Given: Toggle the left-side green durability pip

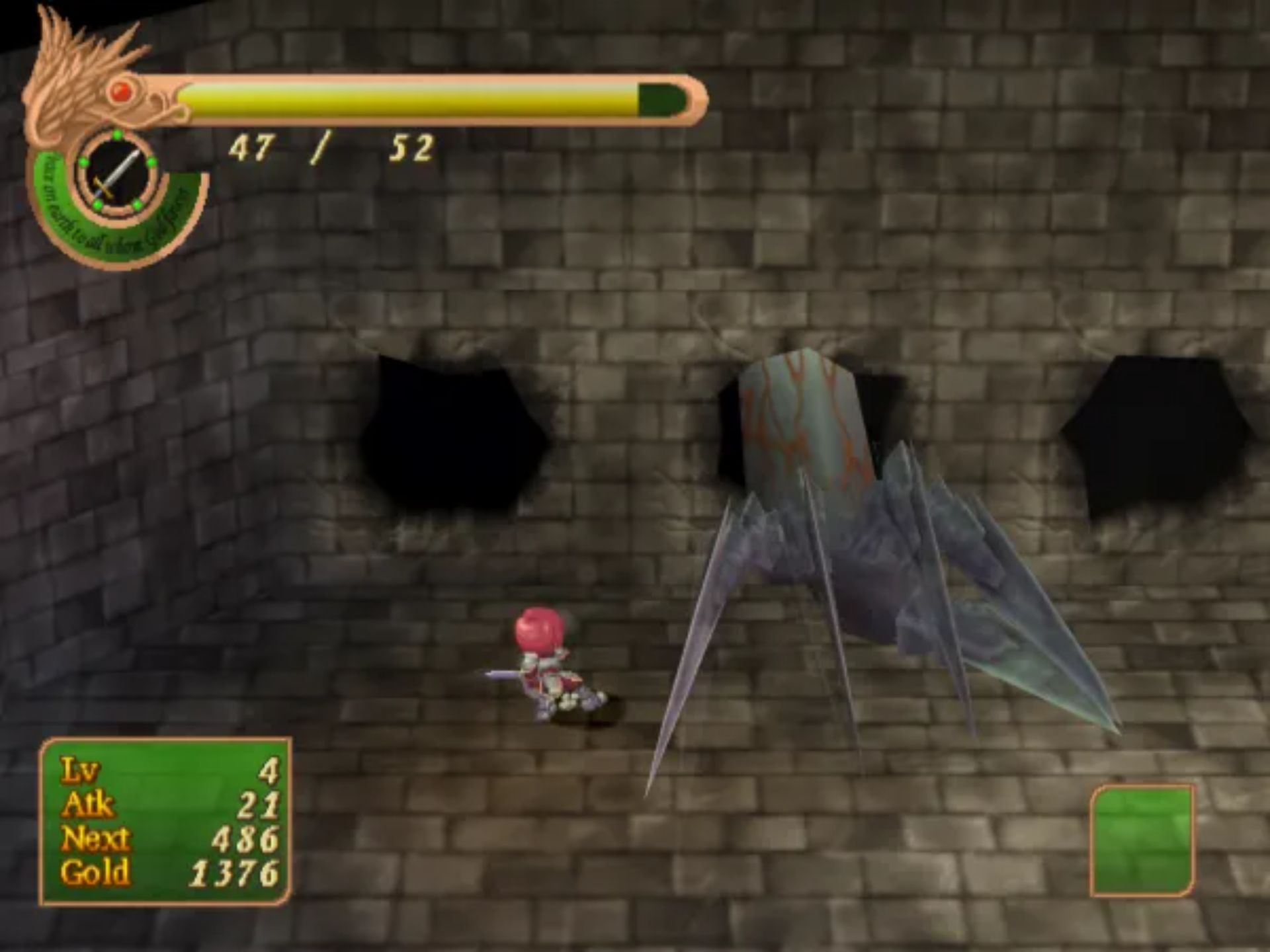Looking at the screenshot, I should [83, 161].
